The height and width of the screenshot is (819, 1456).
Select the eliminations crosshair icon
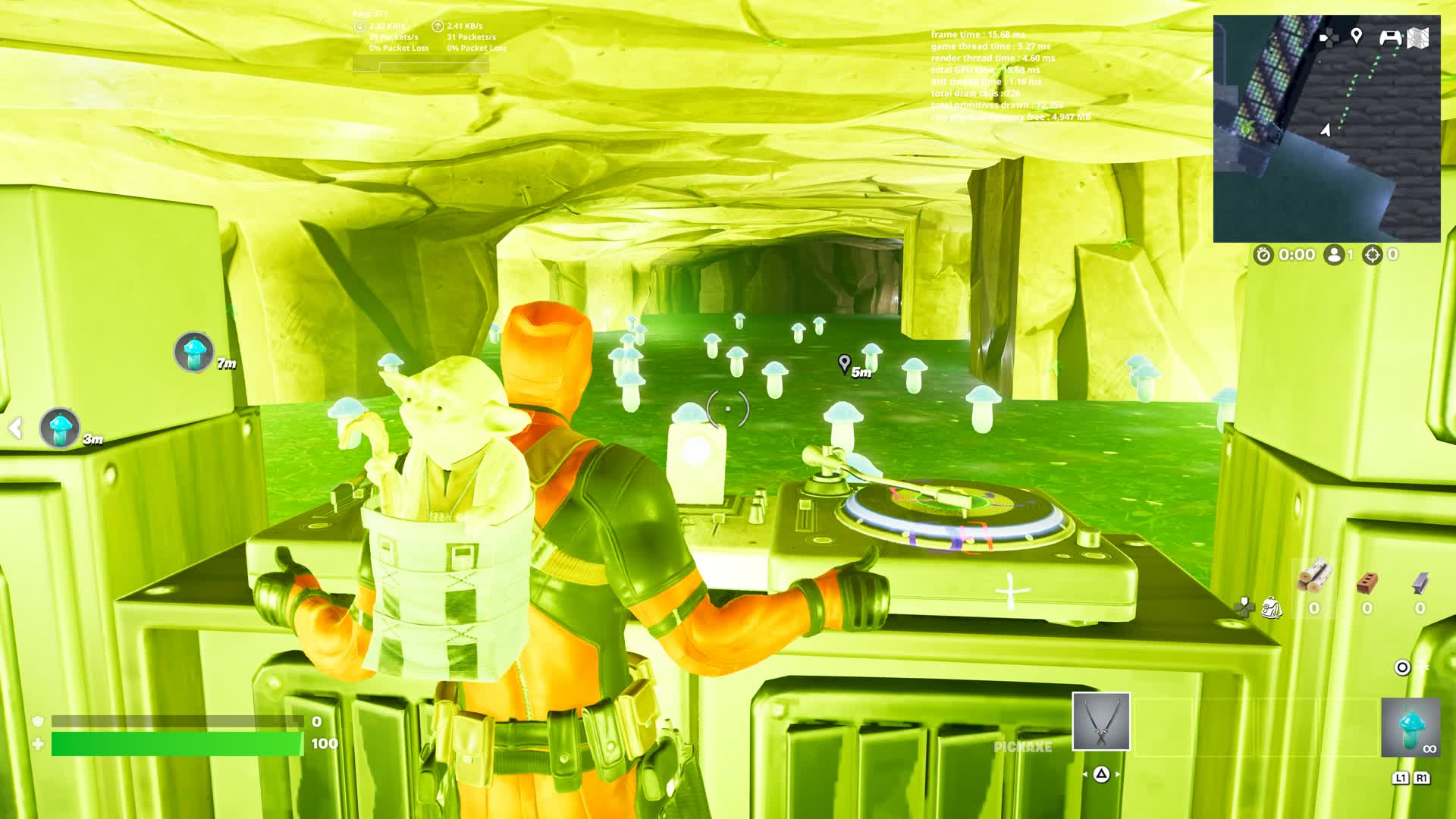coord(1372,254)
